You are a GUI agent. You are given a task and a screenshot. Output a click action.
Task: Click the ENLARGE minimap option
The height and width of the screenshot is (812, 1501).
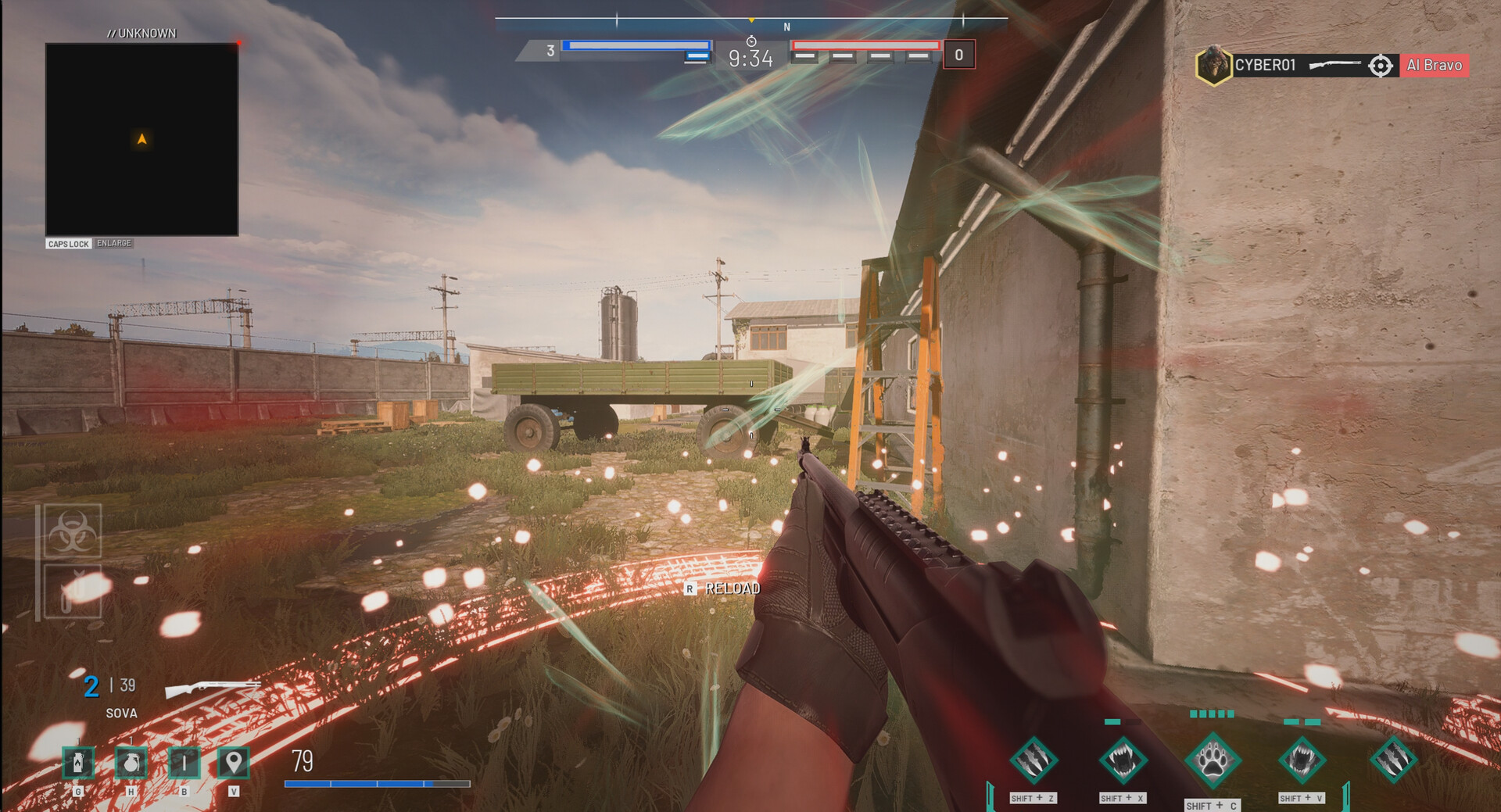pos(113,242)
